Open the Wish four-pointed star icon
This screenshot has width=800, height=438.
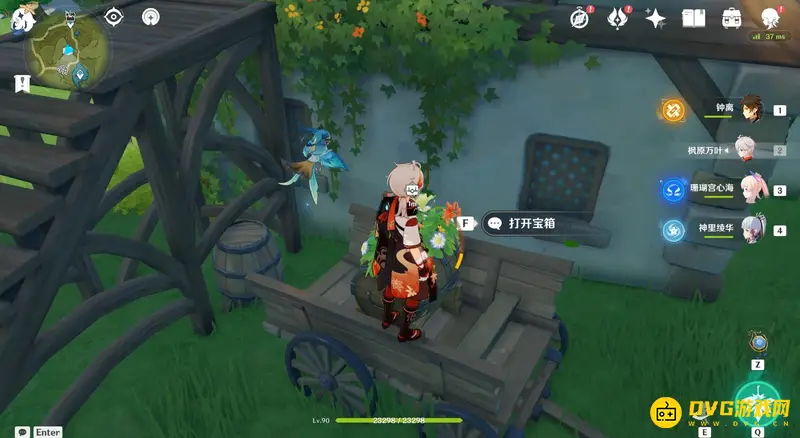[656, 18]
